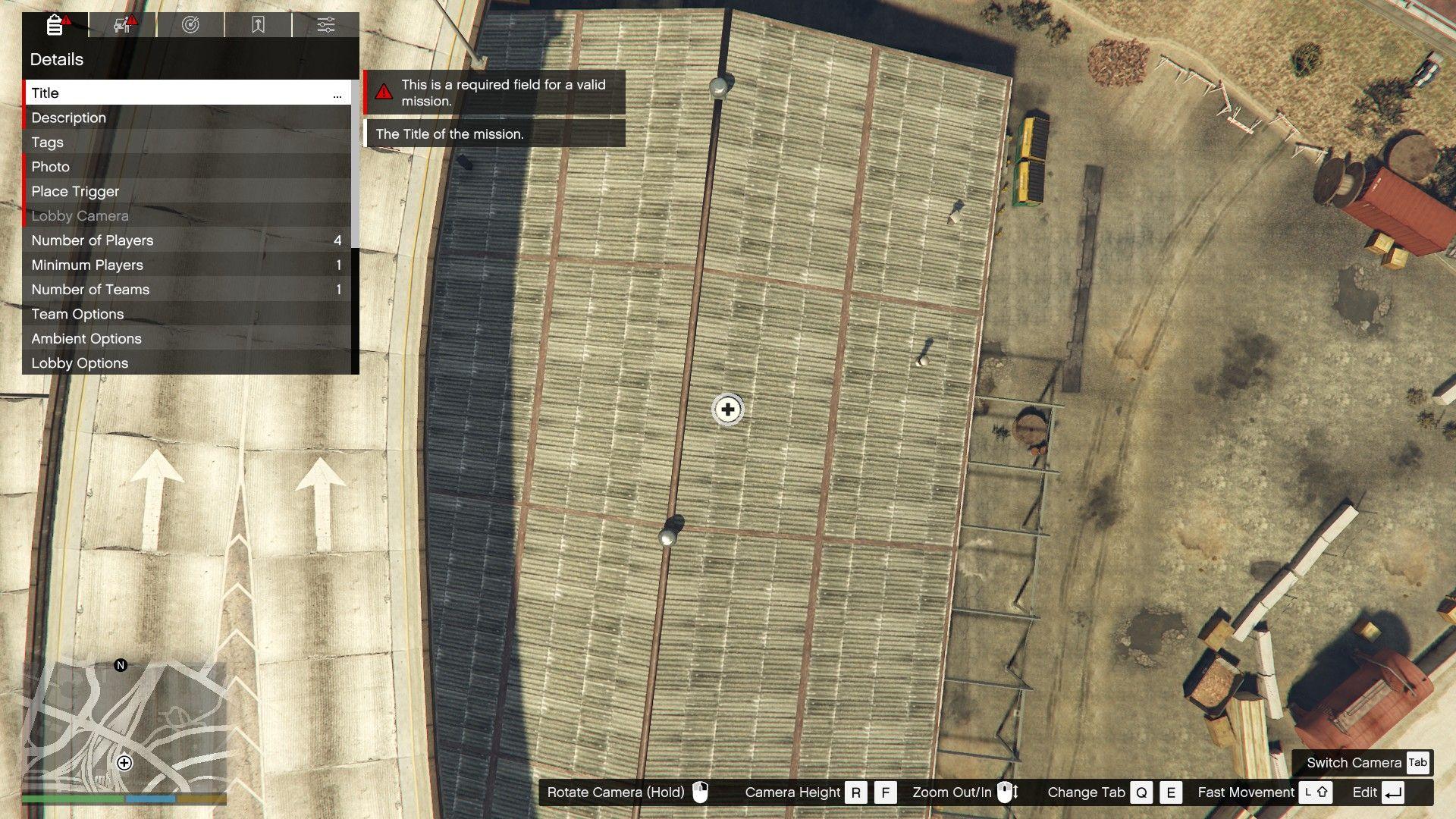
Task: Open the target-shaped objectives tab icon
Action: point(191,25)
